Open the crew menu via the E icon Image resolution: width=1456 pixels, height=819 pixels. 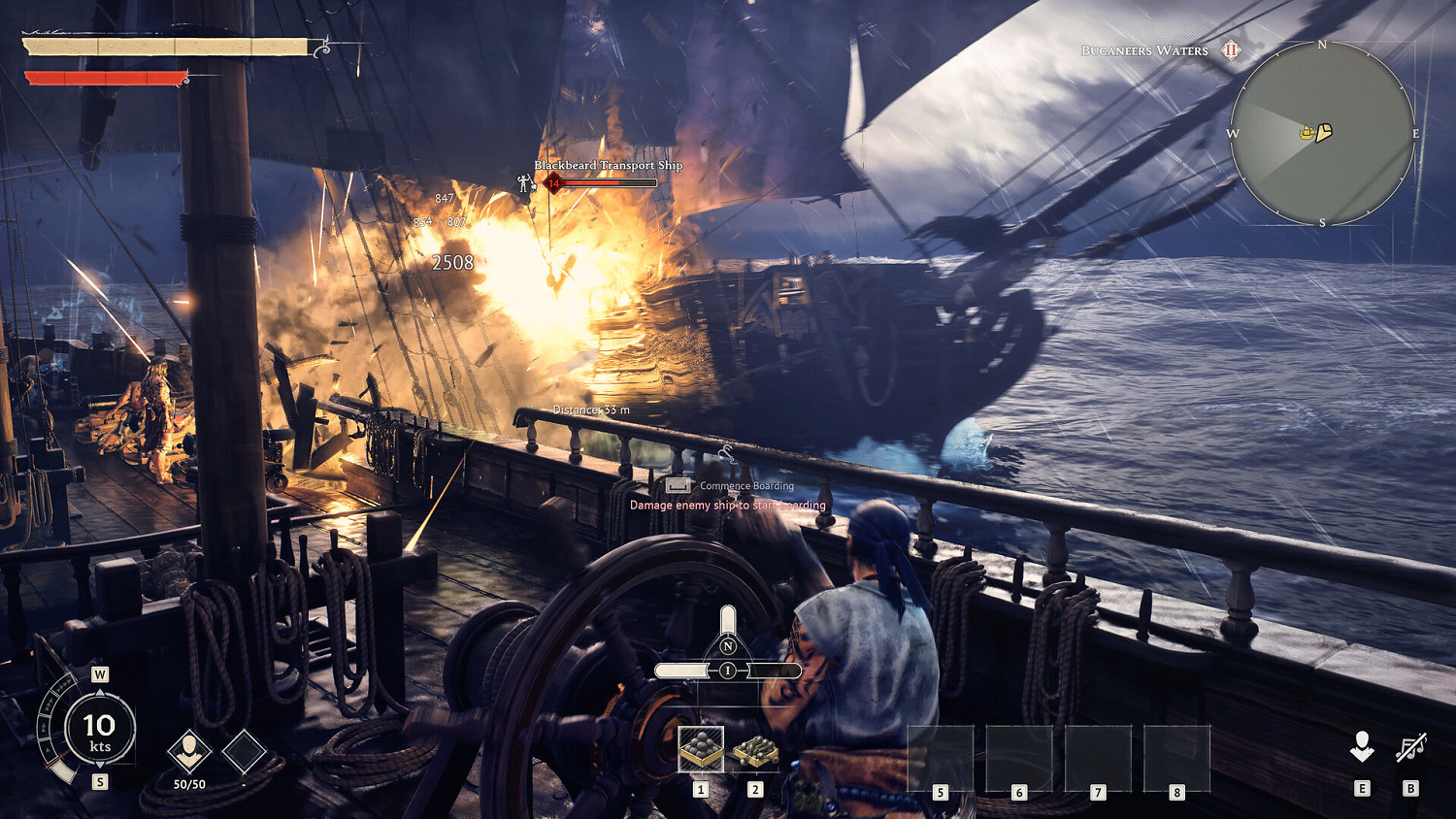1364,747
